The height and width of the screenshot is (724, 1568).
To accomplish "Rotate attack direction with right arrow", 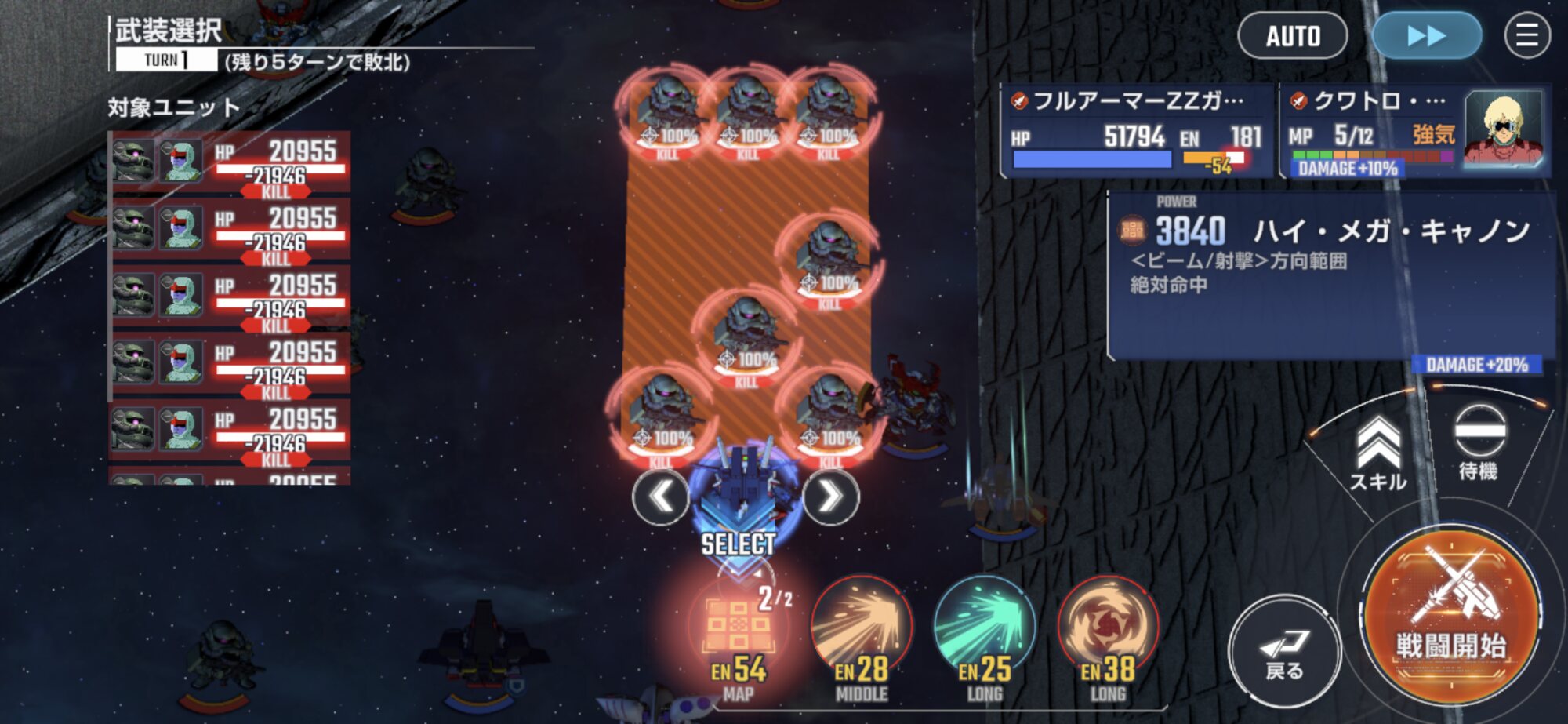I will [830, 497].
